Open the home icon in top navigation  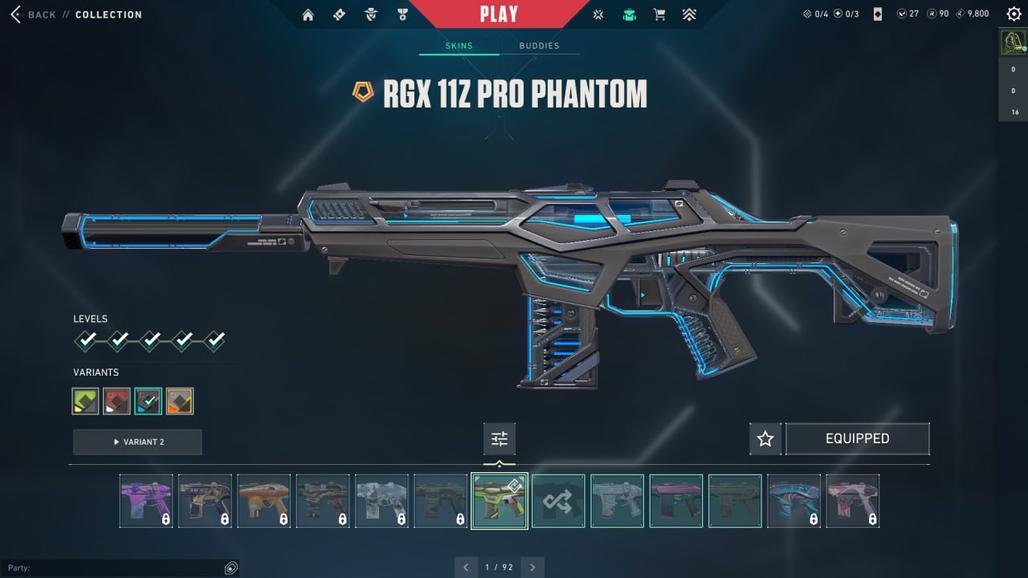[308, 15]
